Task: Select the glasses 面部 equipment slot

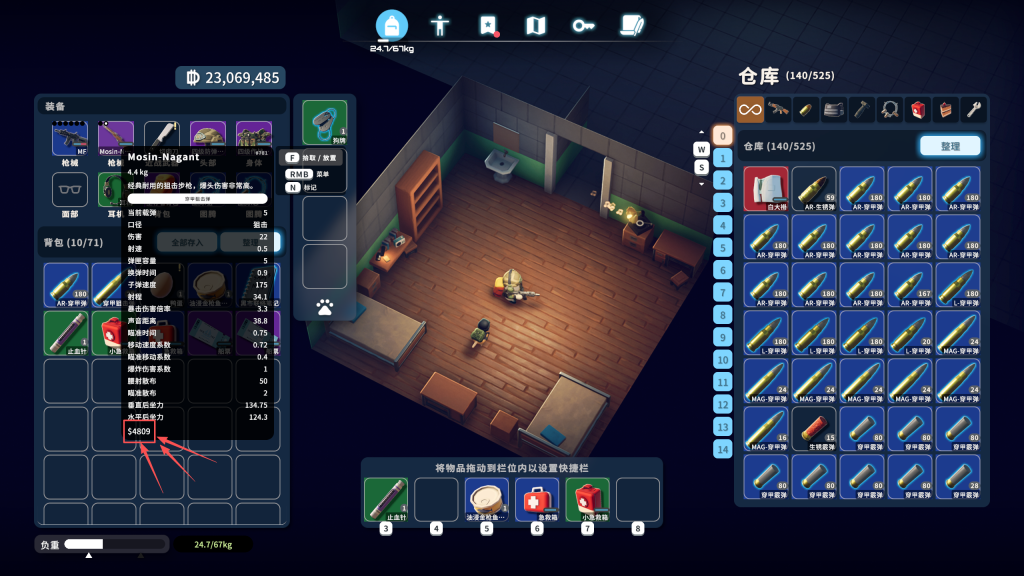Action: 70,190
